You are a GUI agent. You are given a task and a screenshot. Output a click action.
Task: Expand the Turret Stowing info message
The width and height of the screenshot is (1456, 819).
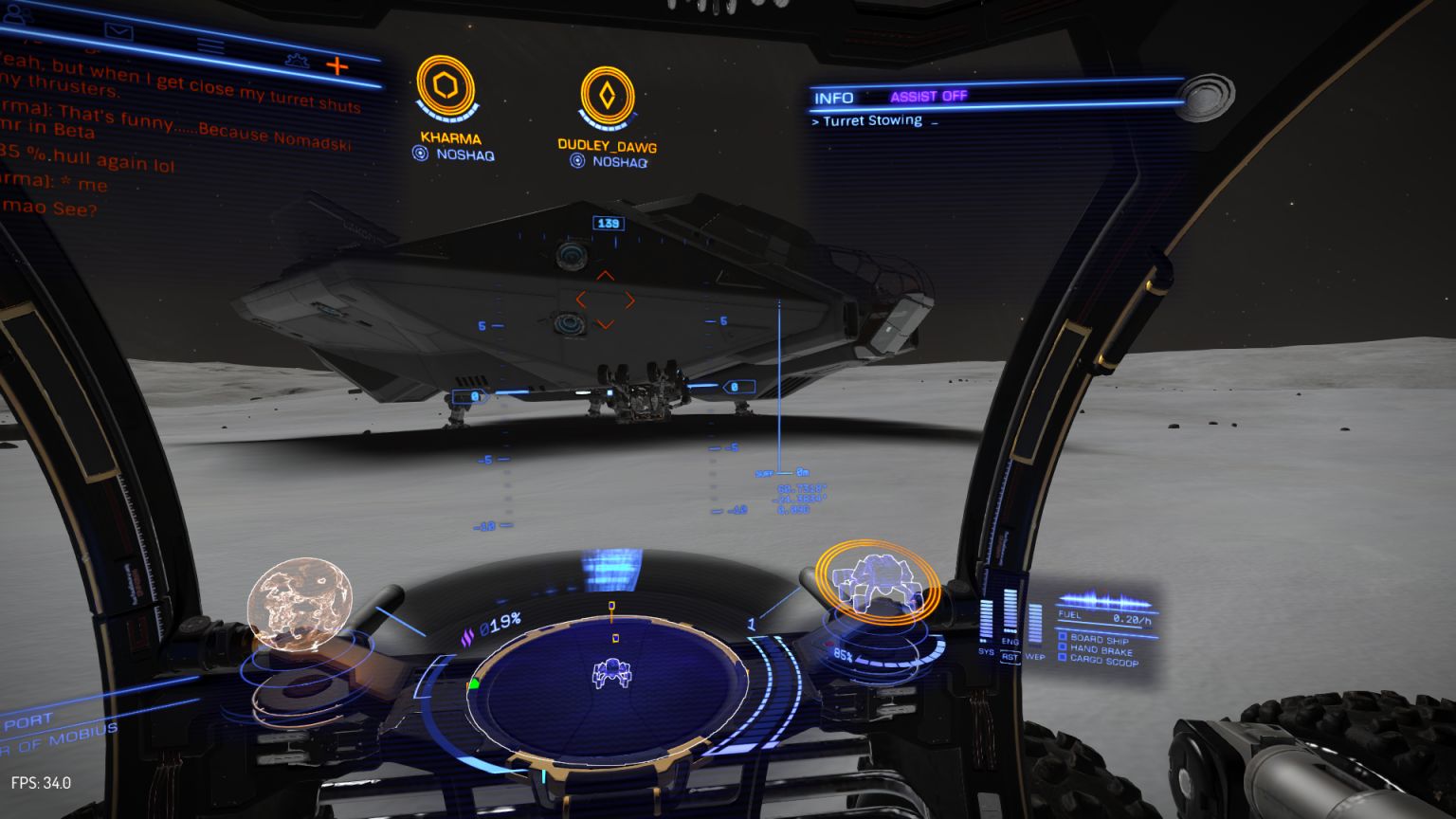click(x=869, y=119)
